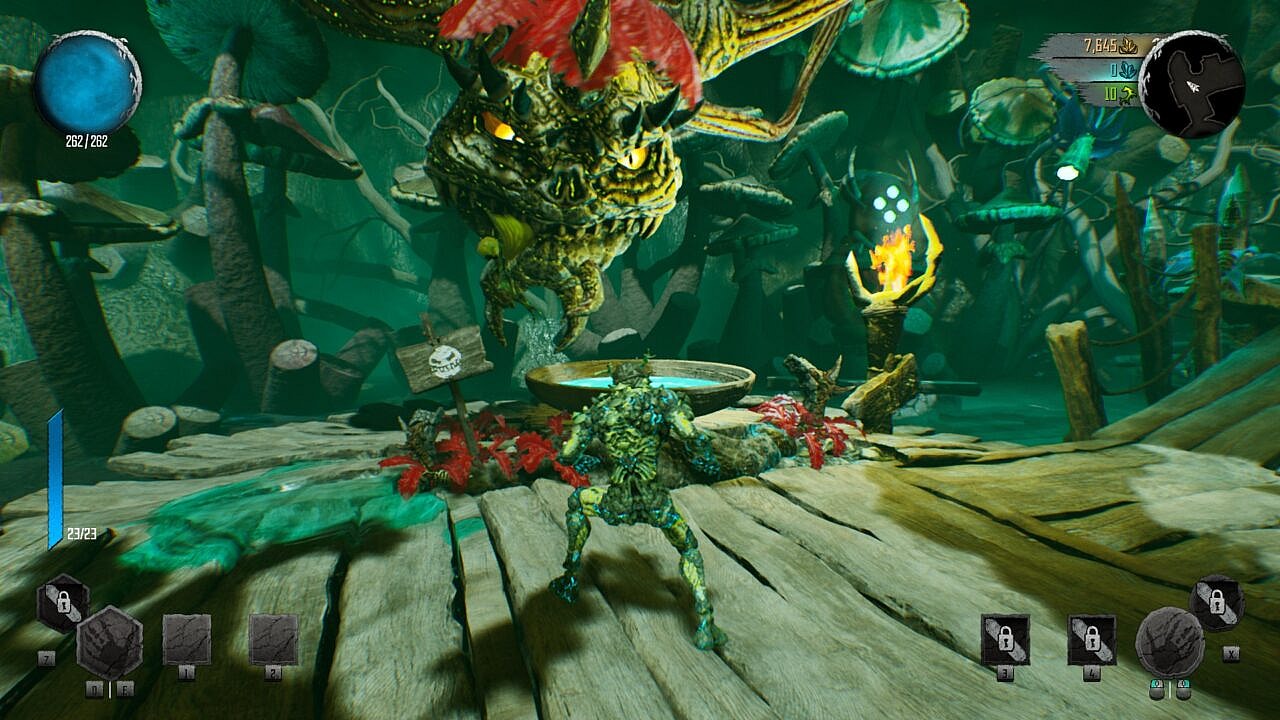
Task: Select the locked round slot
Action: coord(1217,603)
